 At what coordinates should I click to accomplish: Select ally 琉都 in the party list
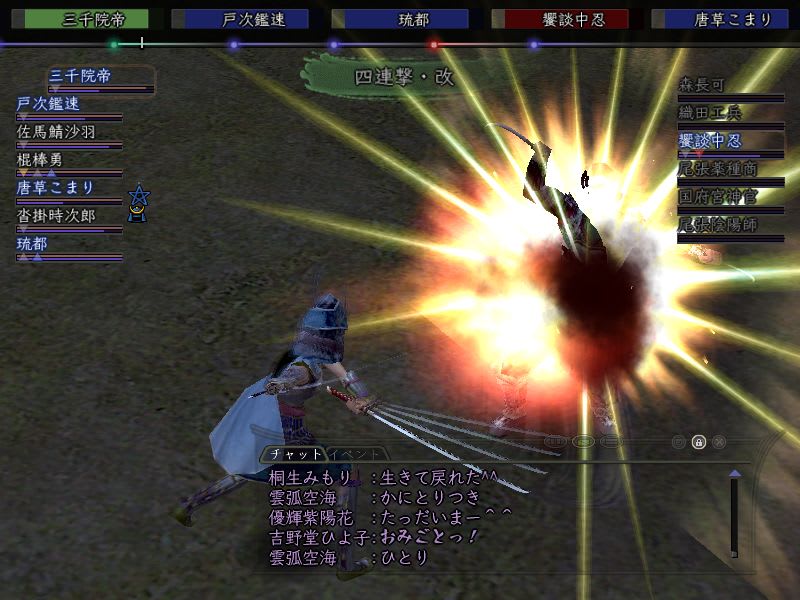point(32,243)
